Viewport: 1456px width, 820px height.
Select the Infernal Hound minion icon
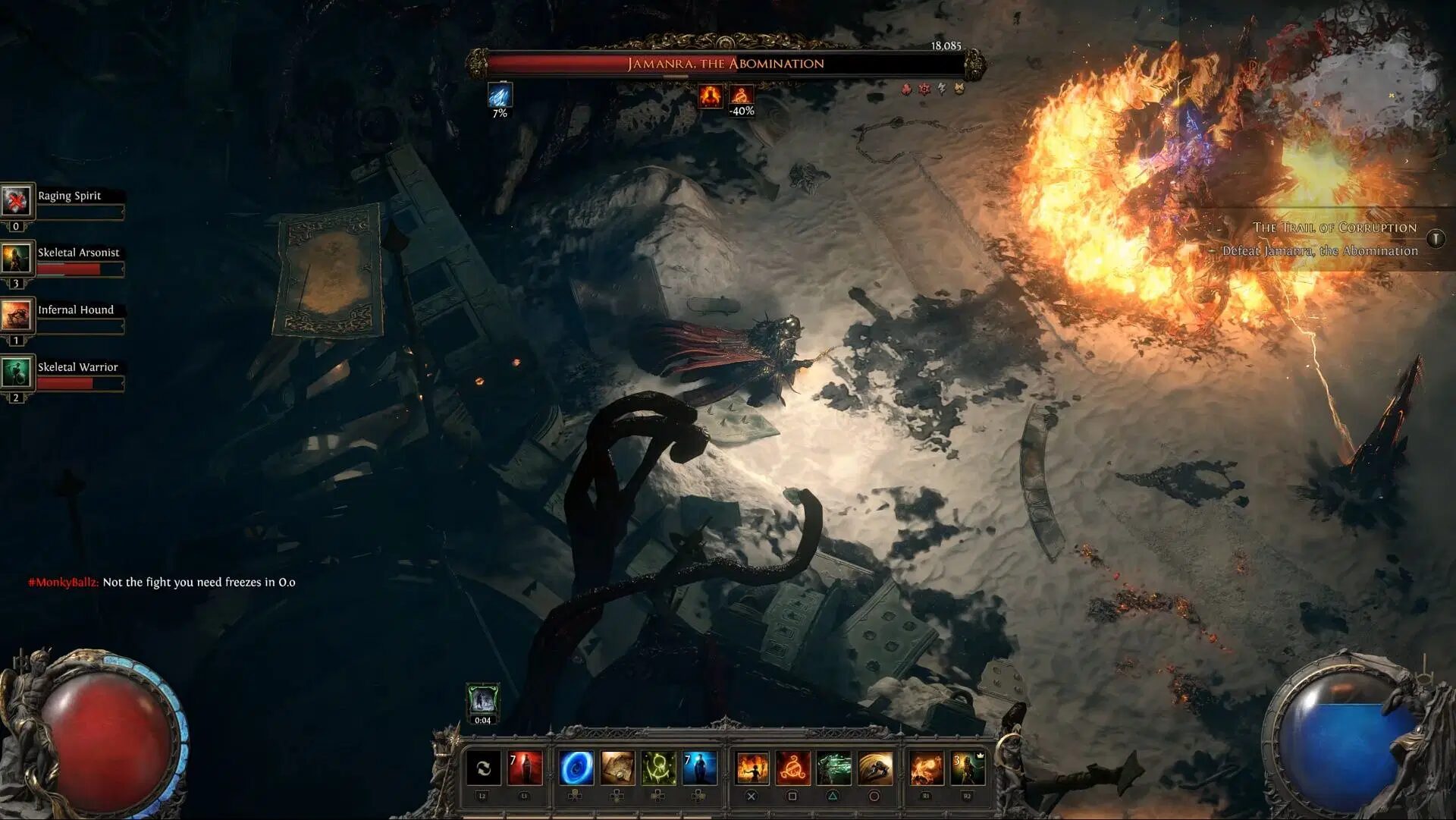tap(16, 316)
